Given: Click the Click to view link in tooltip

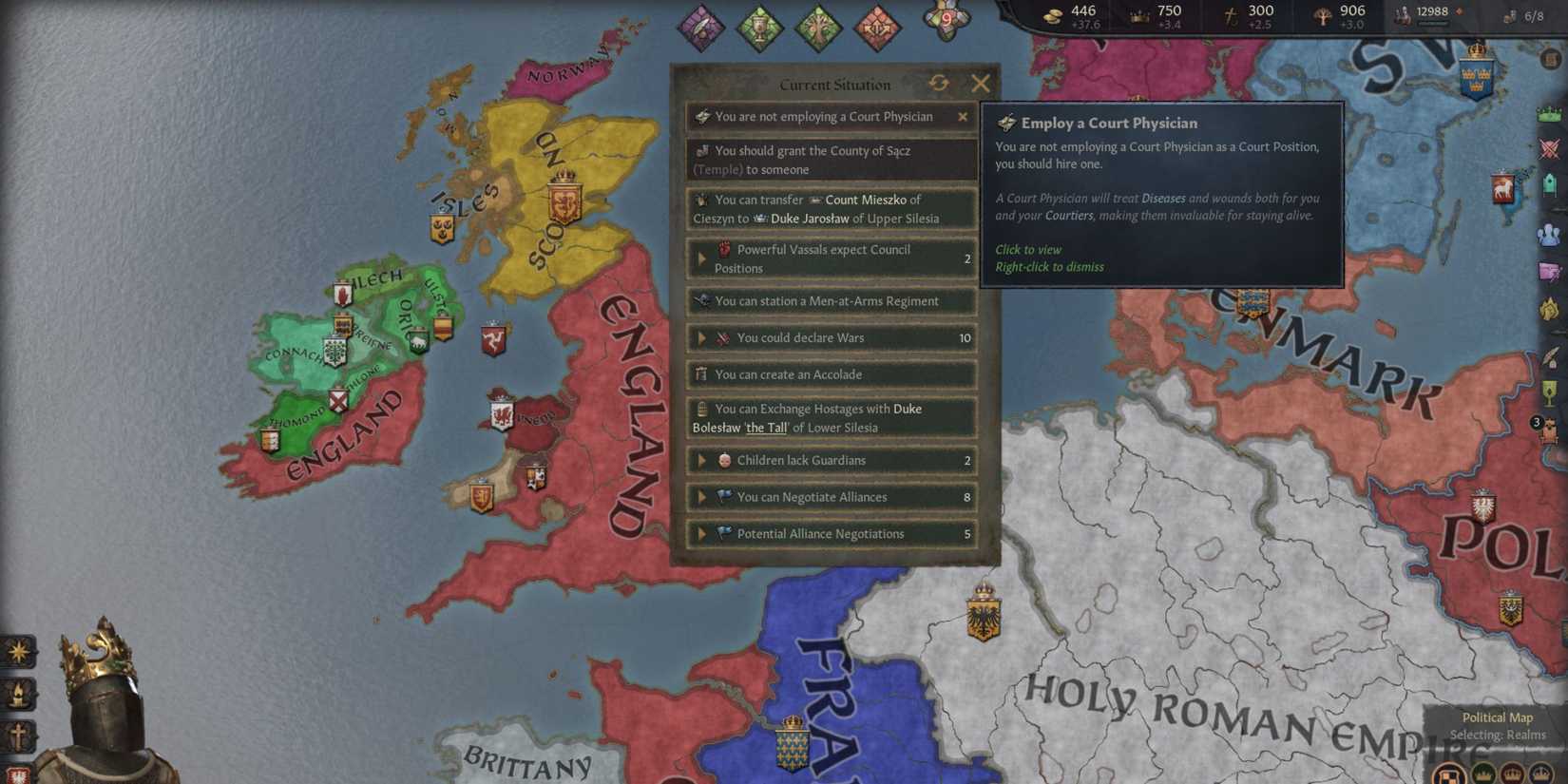Looking at the screenshot, I should click(x=1027, y=249).
